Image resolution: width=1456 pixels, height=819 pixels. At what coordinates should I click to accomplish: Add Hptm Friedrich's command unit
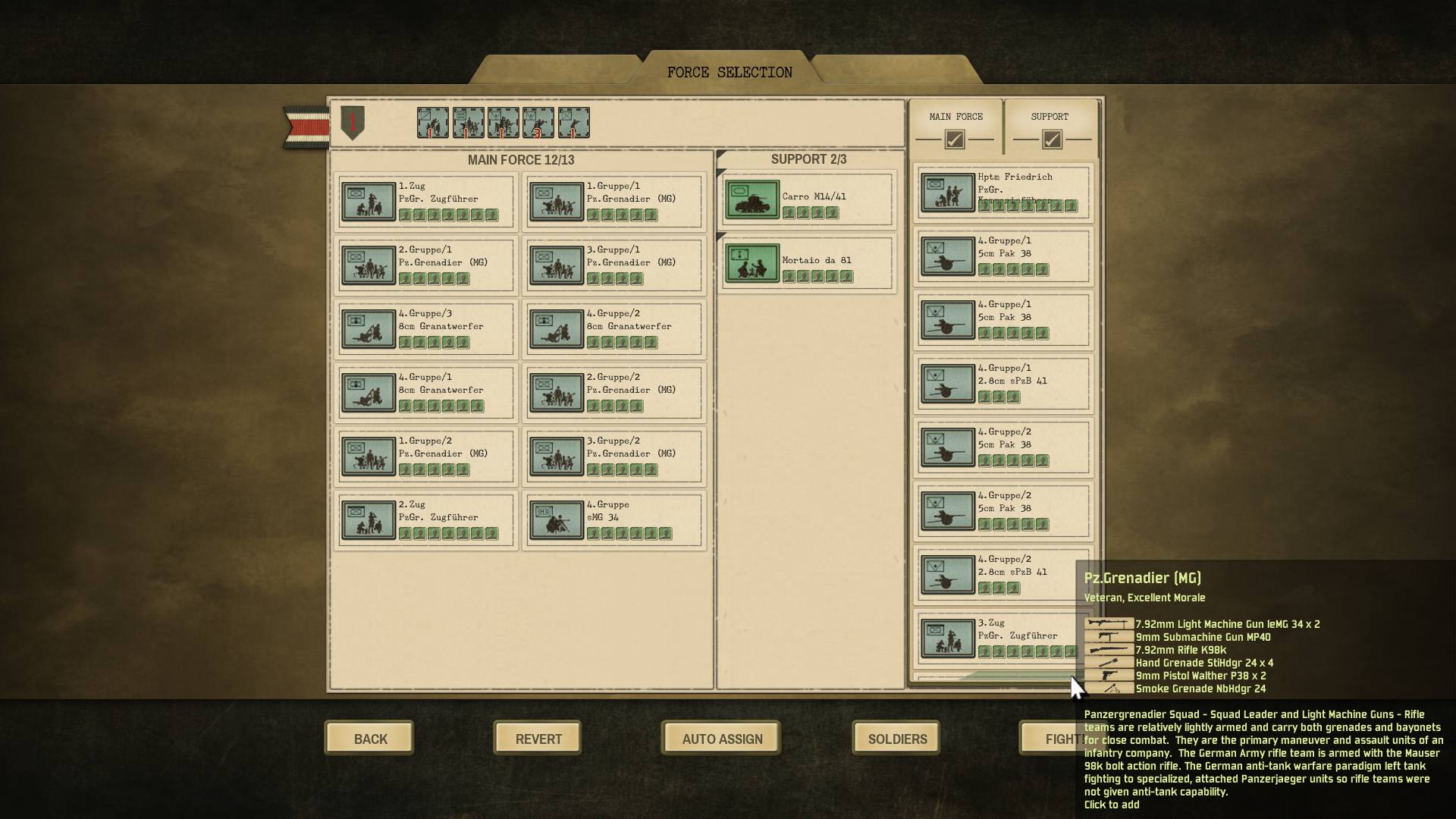coord(1003,193)
